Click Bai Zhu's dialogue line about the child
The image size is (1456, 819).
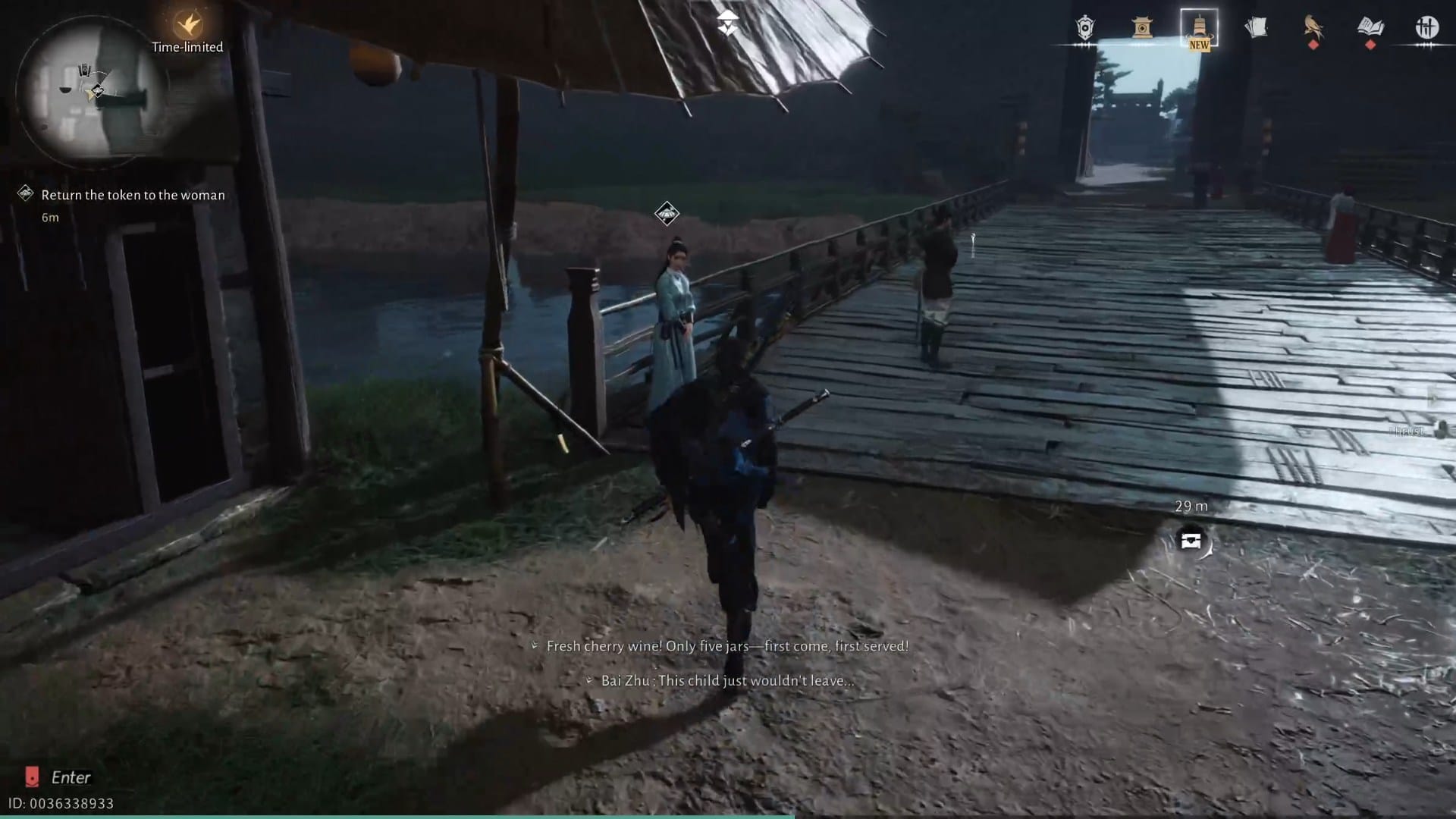pyautogui.click(x=719, y=680)
